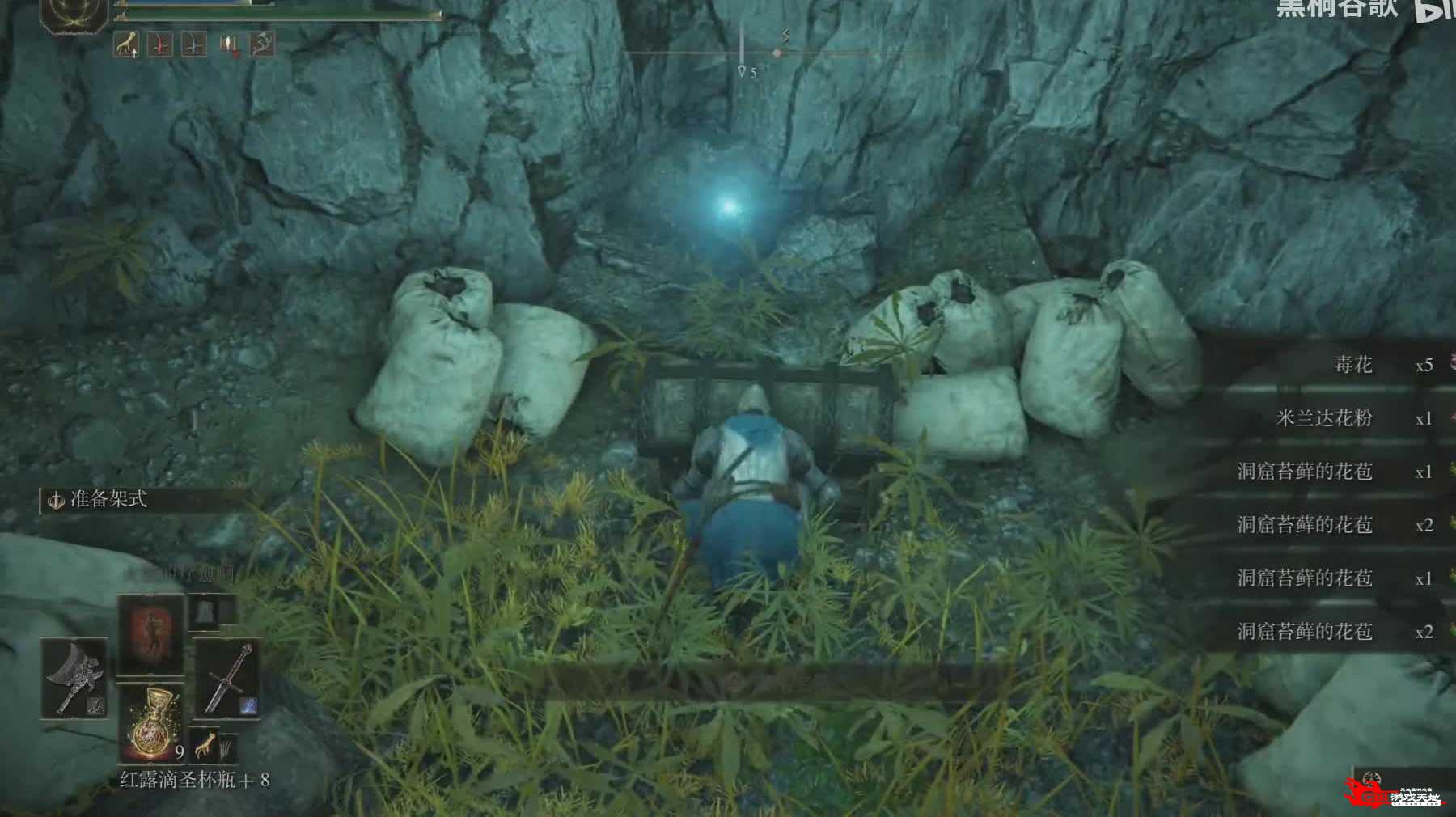The image size is (1456, 817).
Task: Click the round character emblem in top-left
Action: pyautogui.click(x=74, y=13)
